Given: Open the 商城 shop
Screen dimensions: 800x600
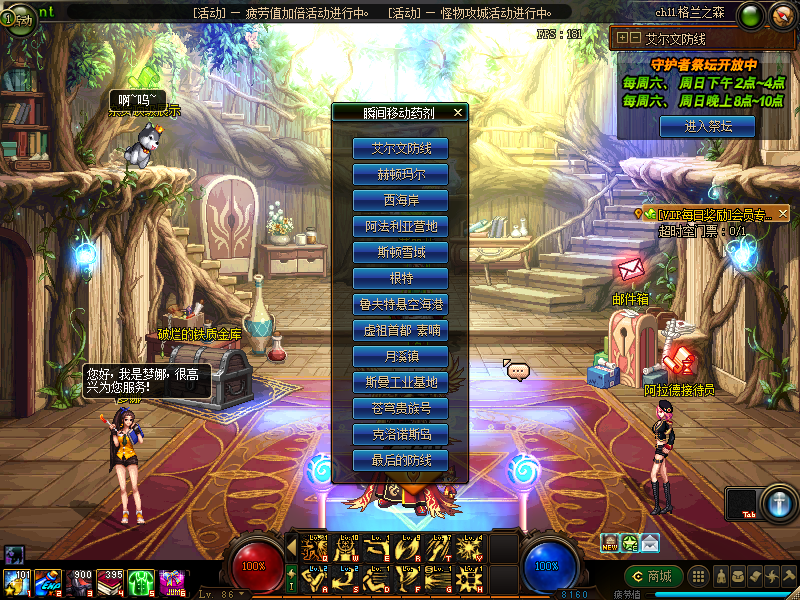Looking at the screenshot, I should [652, 576].
